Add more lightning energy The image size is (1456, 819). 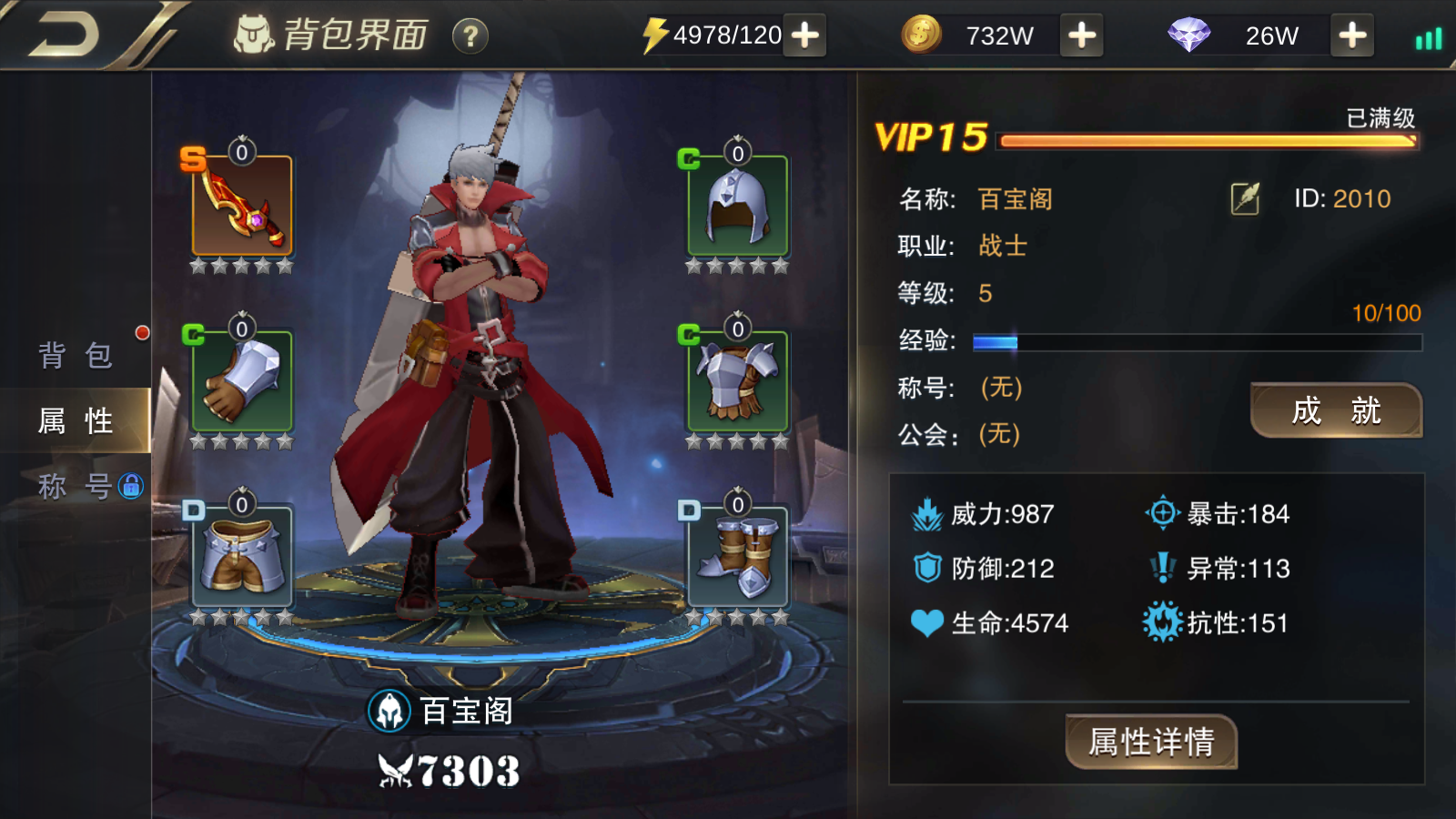tap(804, 35)
